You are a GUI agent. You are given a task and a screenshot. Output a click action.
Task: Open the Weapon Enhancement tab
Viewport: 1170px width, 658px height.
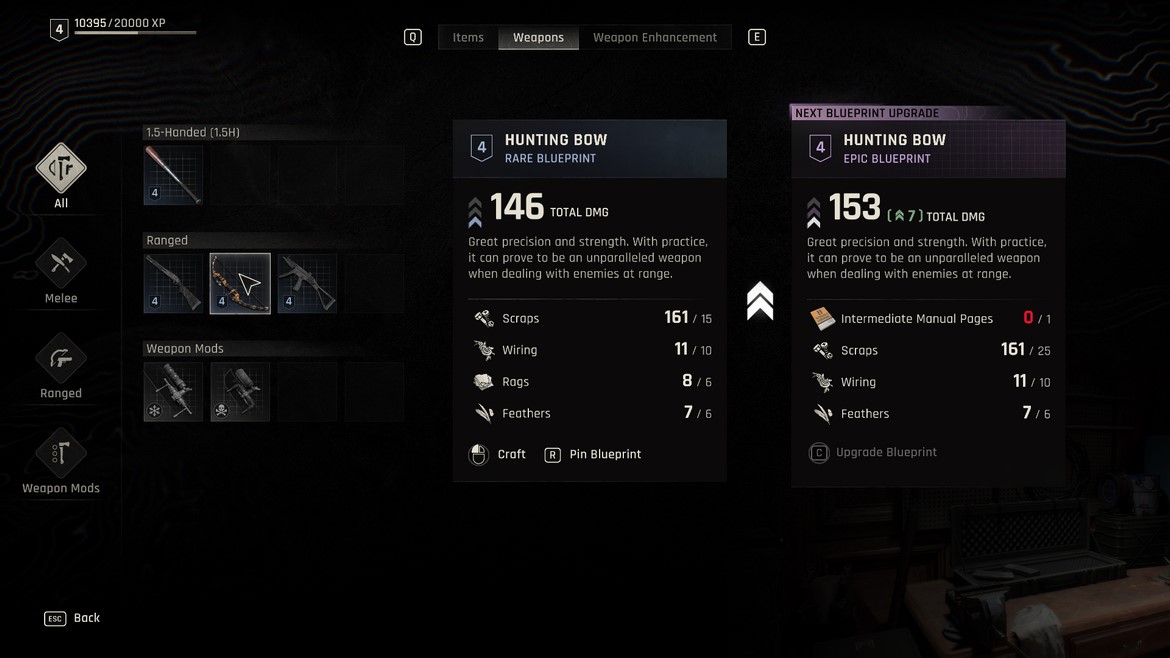(654, 38)
